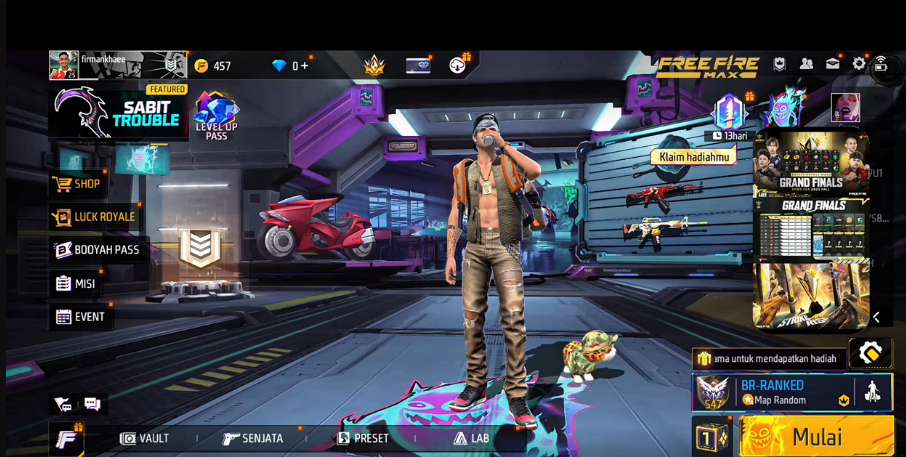The image size is (906, 457).
Task: Switch to the Vault tab
Action: click(x=145, y=438)
